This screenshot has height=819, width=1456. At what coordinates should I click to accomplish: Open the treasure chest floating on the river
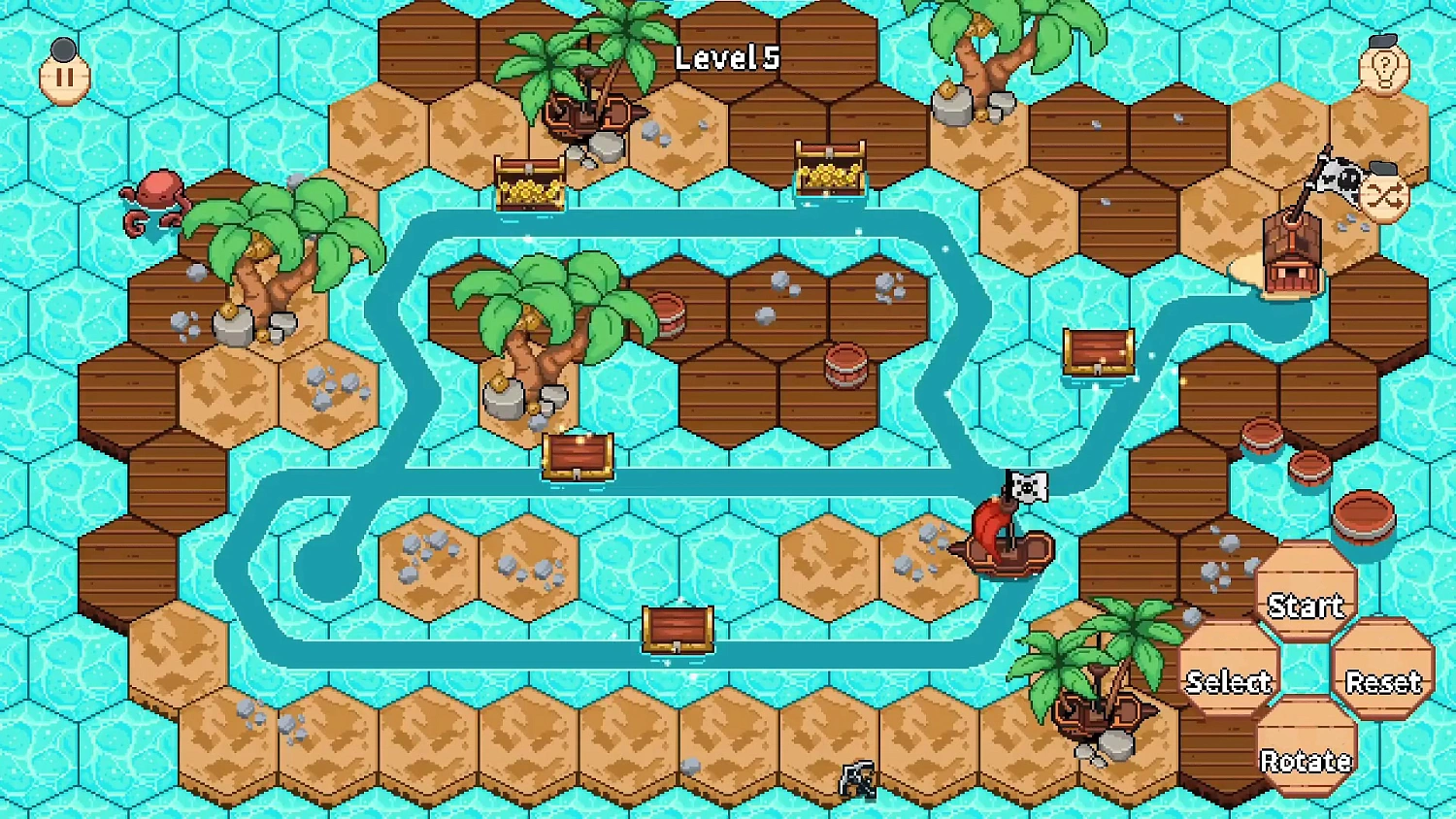pyautogui.click(x=578, y=456)
